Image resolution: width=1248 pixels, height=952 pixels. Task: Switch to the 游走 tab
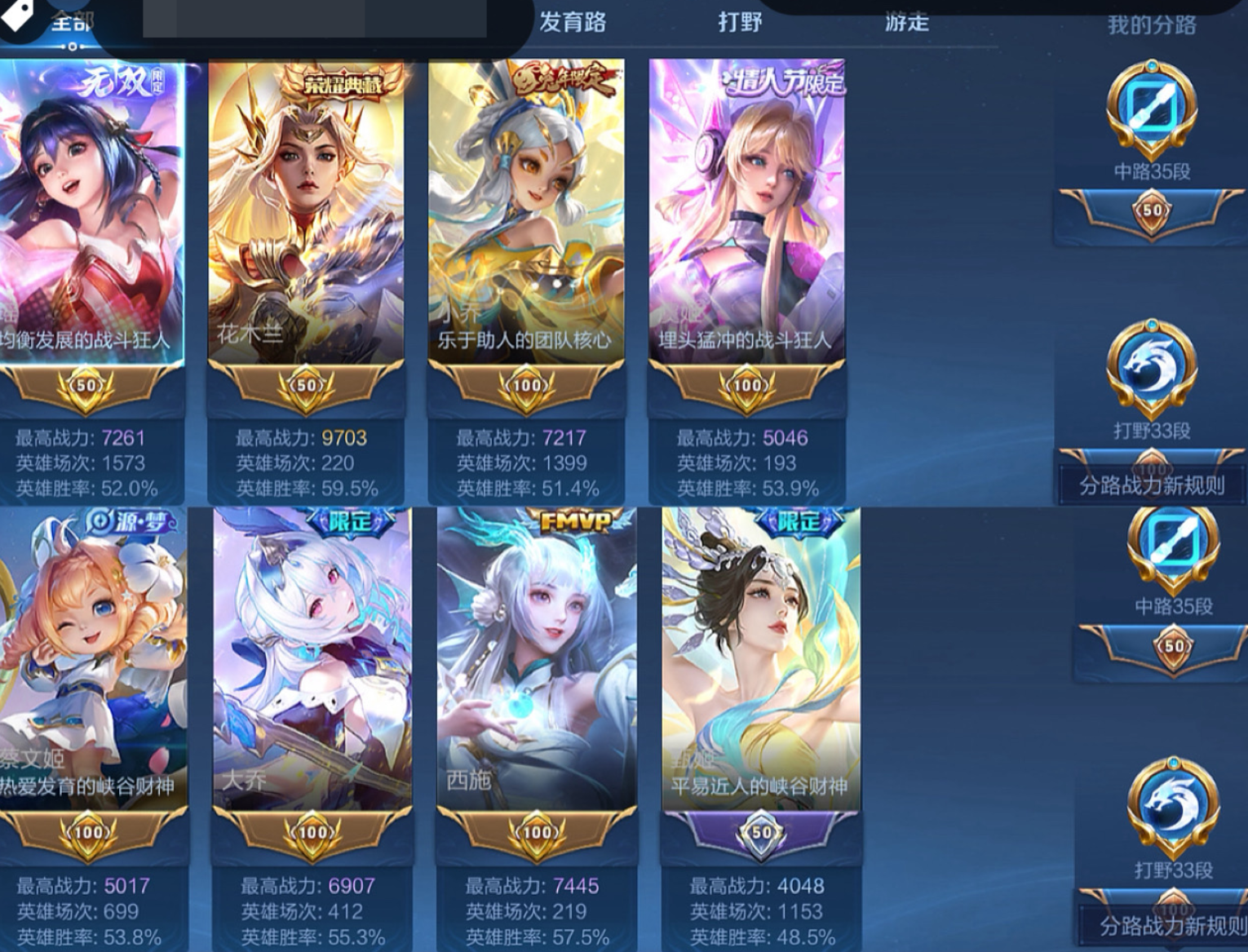point(905,23)
